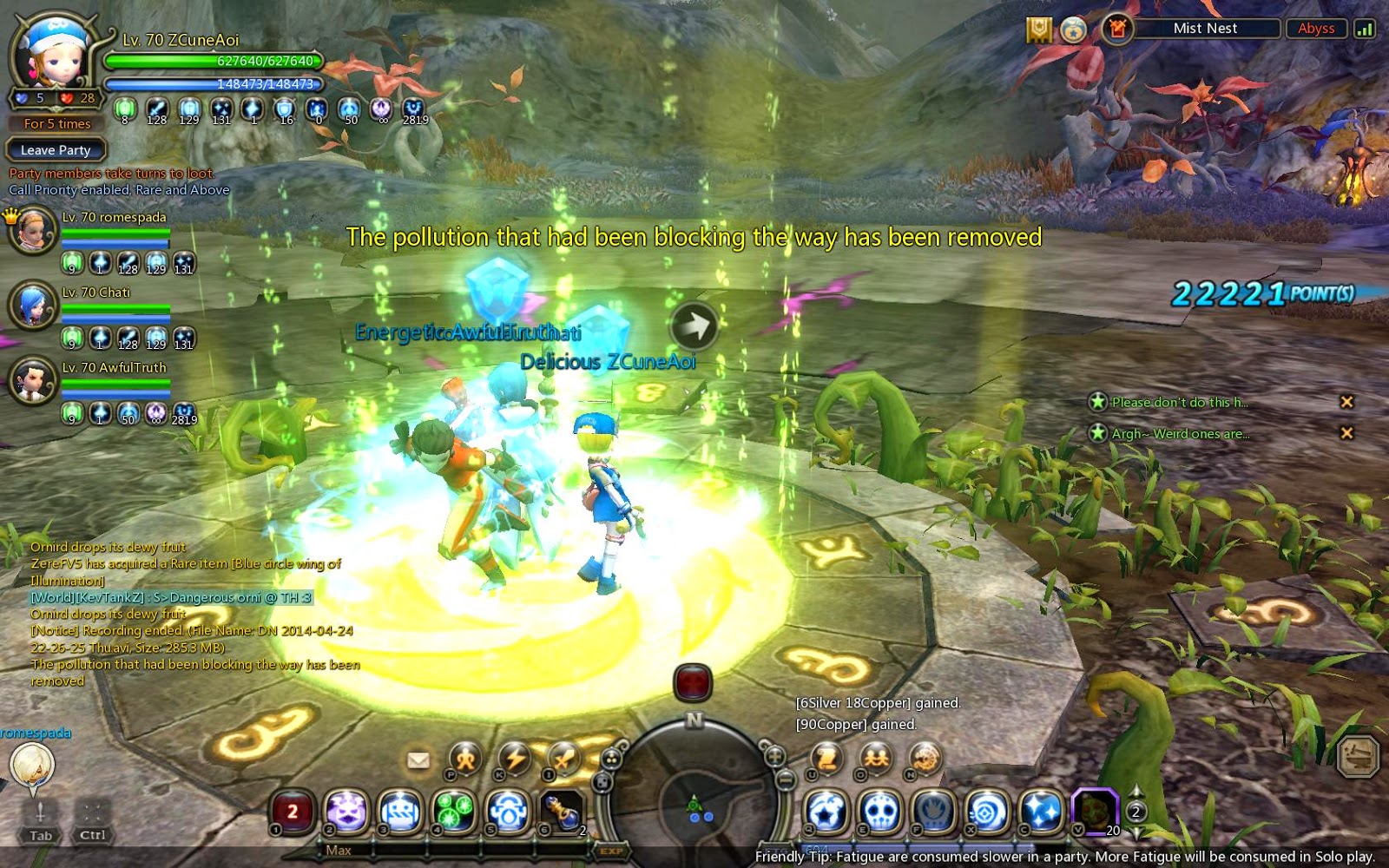Click the gold banner icon near Mist Nest
Viewport: 1389px width, 868px height.
pyautogui.click(x=1038, y=30)
